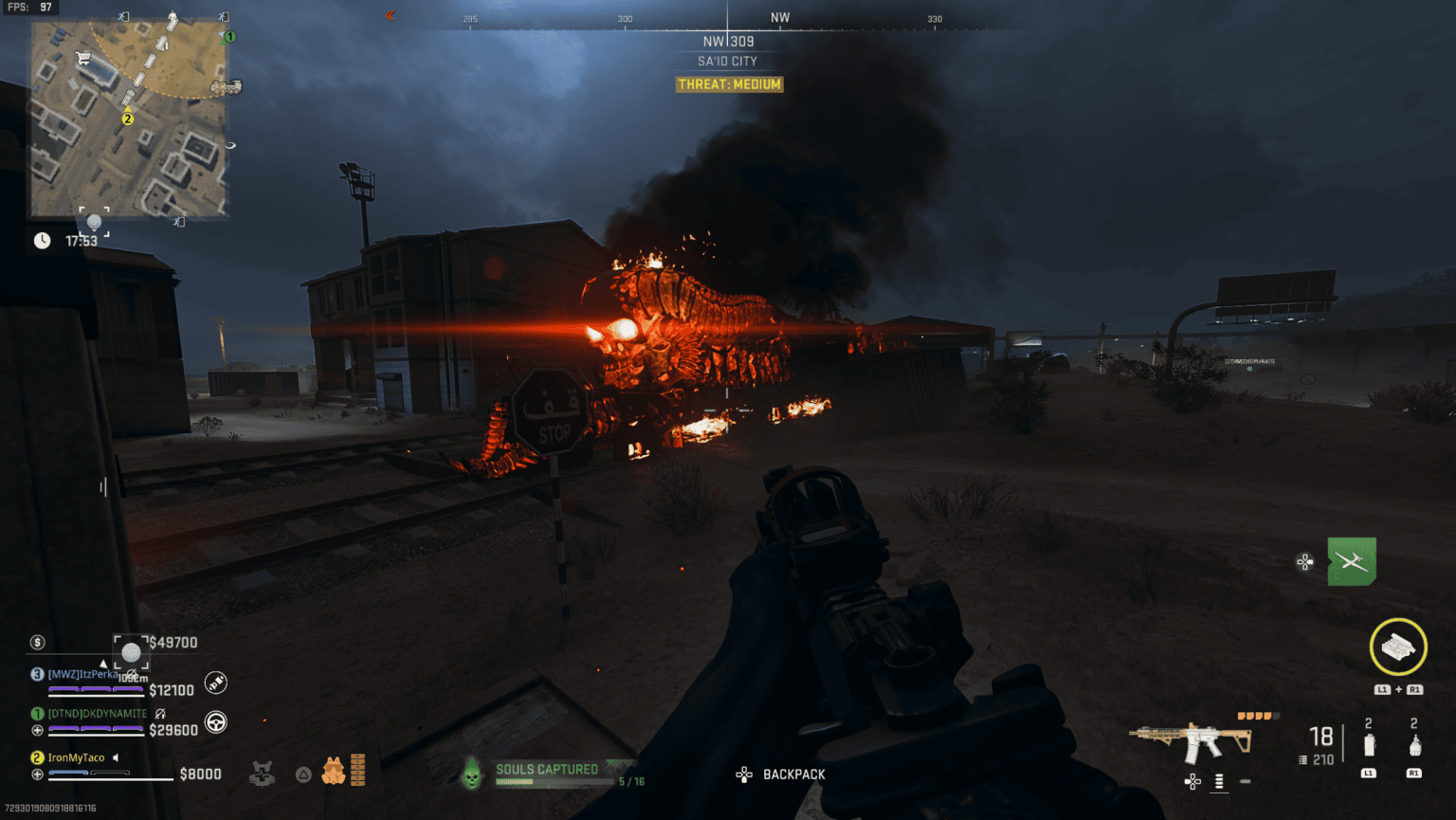Select the circled field upgrade icon
This screenshot has width=1456, height=820.
point(1398,647)
